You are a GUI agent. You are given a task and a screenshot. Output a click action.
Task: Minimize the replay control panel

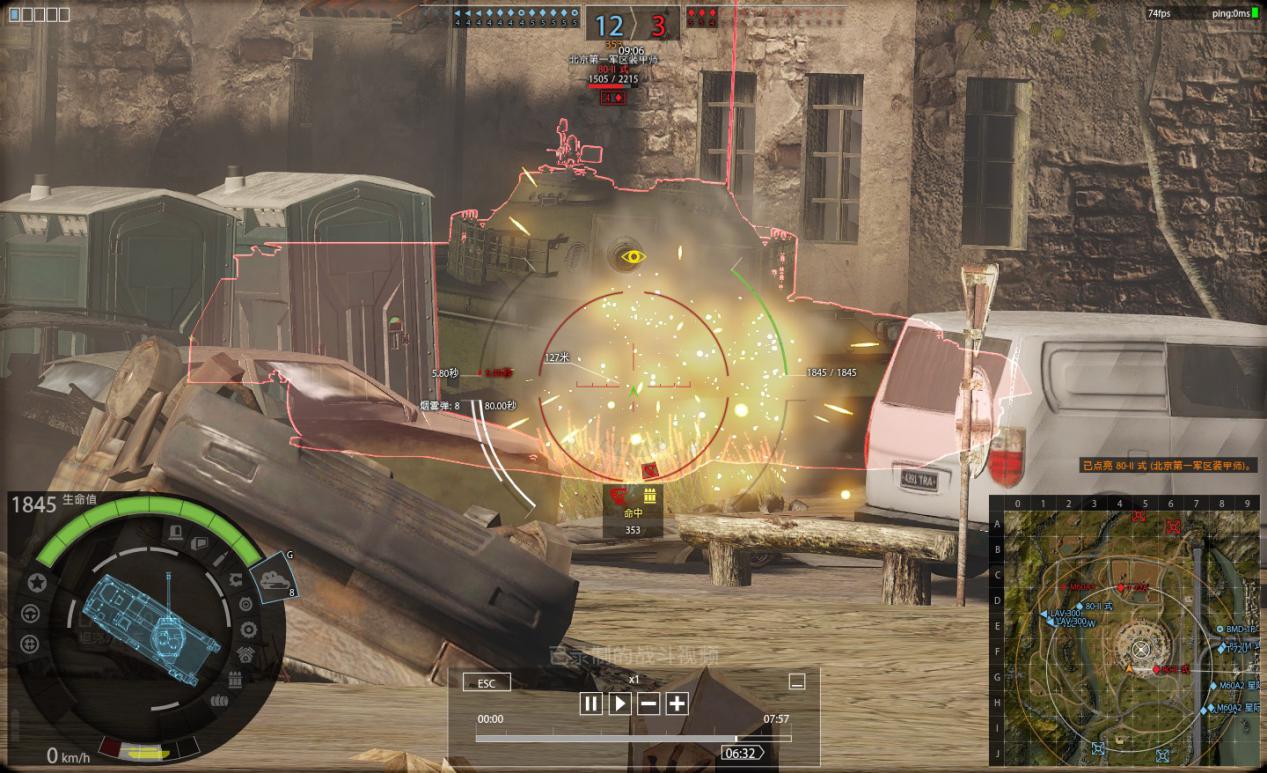797,682
